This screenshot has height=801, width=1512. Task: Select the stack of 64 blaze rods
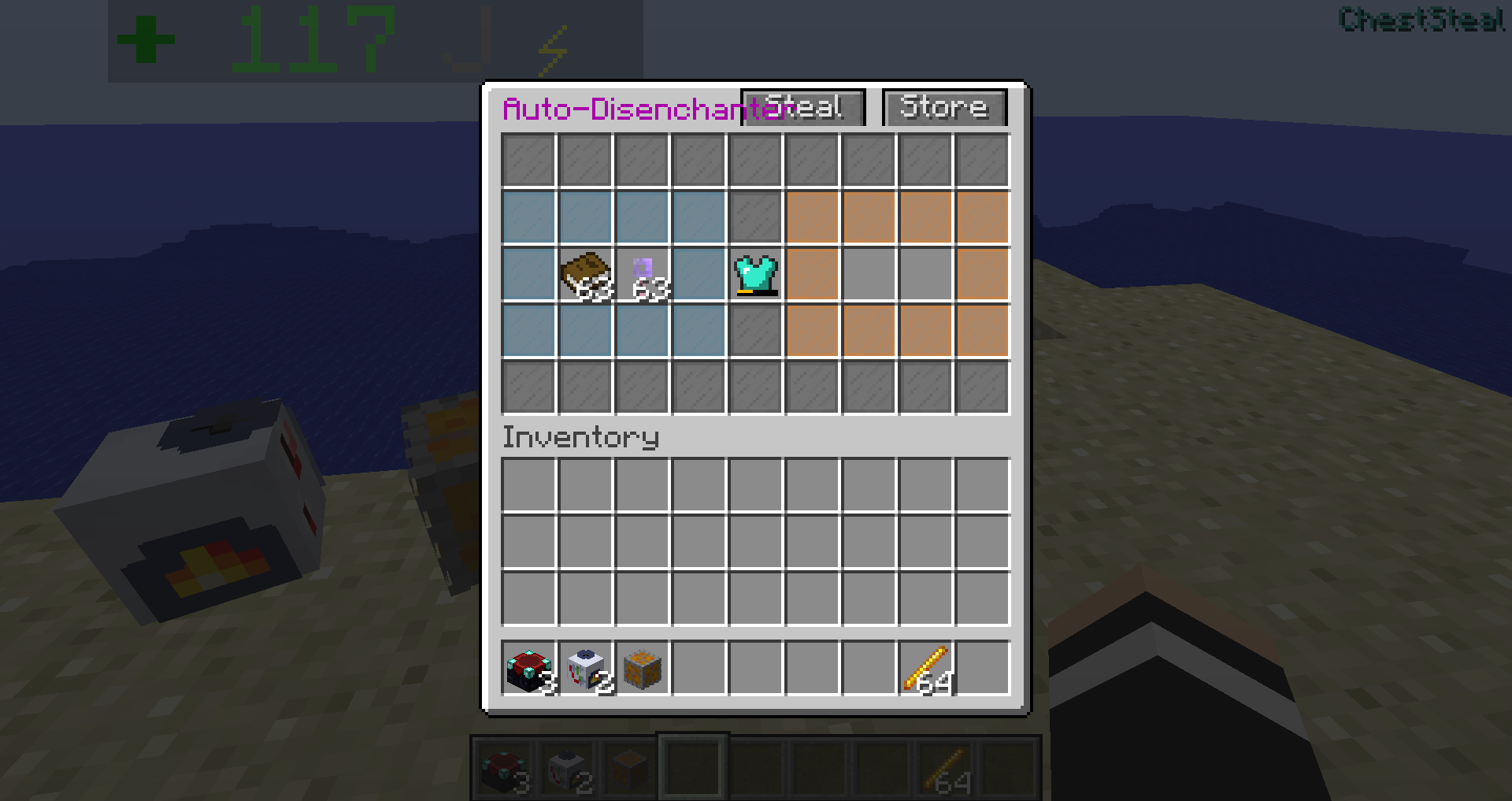[927, 668]
